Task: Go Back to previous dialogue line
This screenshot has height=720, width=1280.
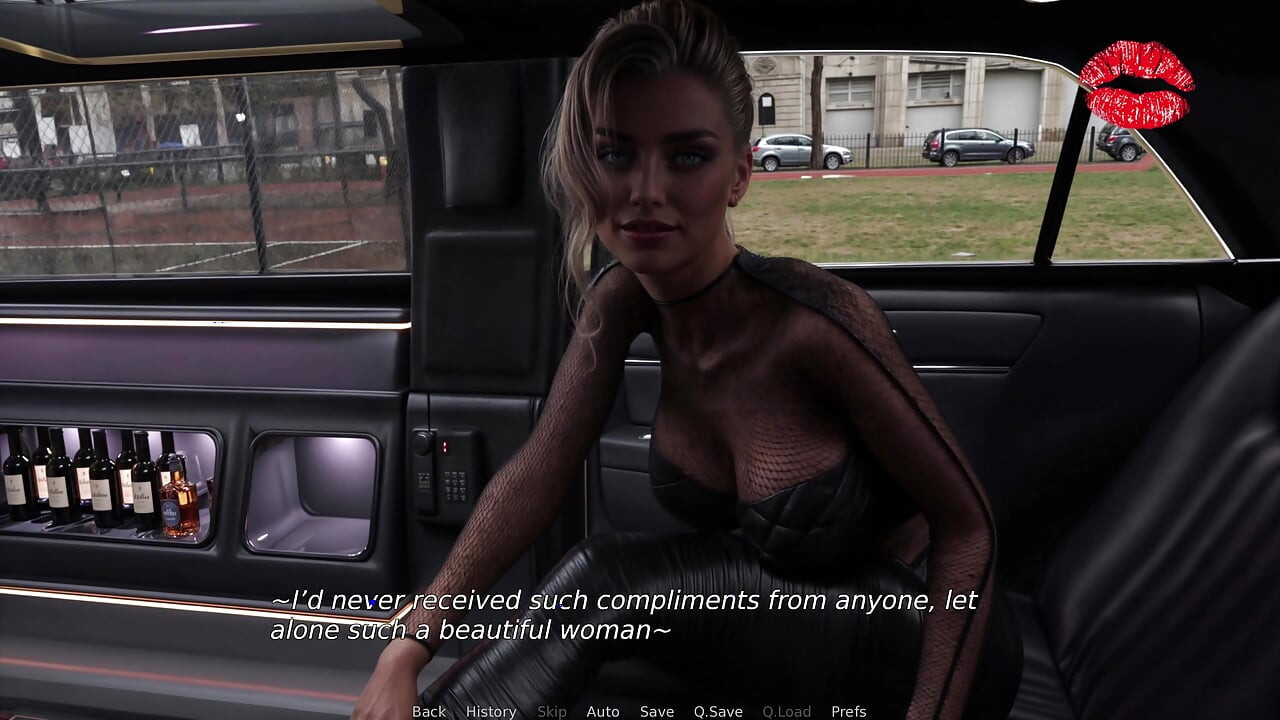Action: (x=429, y=711)
